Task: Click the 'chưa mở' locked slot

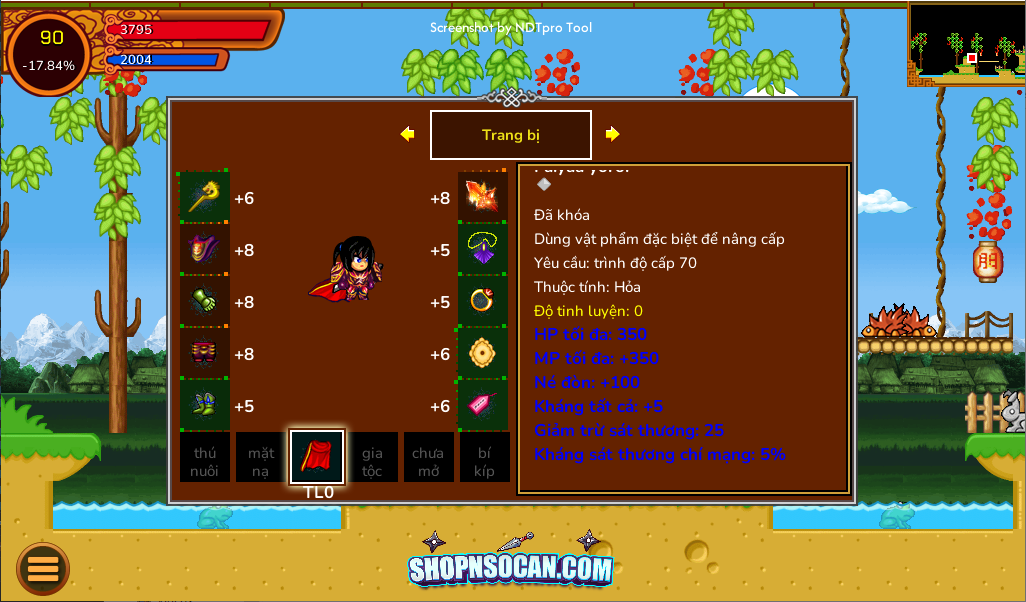Action: [428, 457]
